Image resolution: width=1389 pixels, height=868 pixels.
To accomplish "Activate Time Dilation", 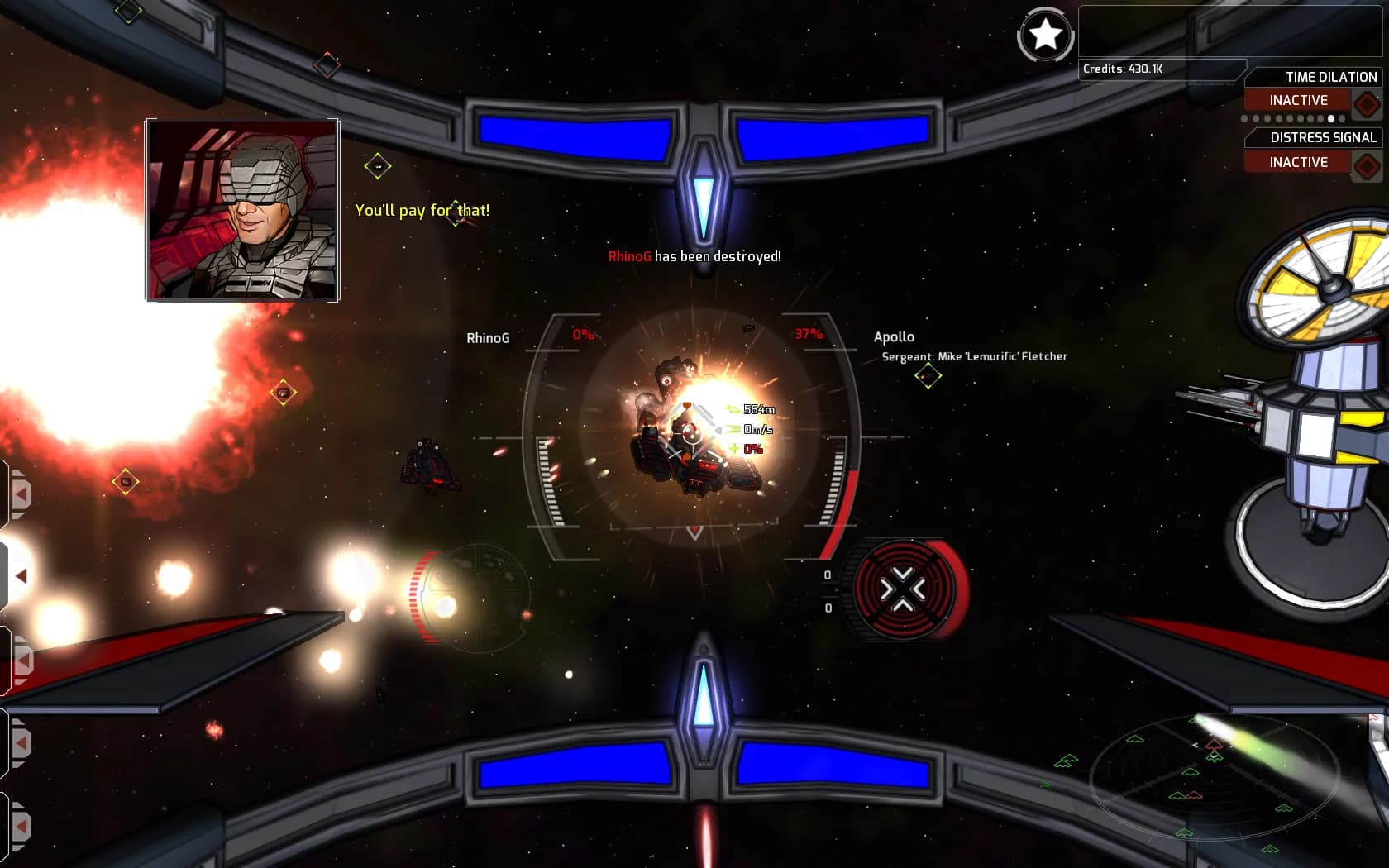I will coord(1298,100).
